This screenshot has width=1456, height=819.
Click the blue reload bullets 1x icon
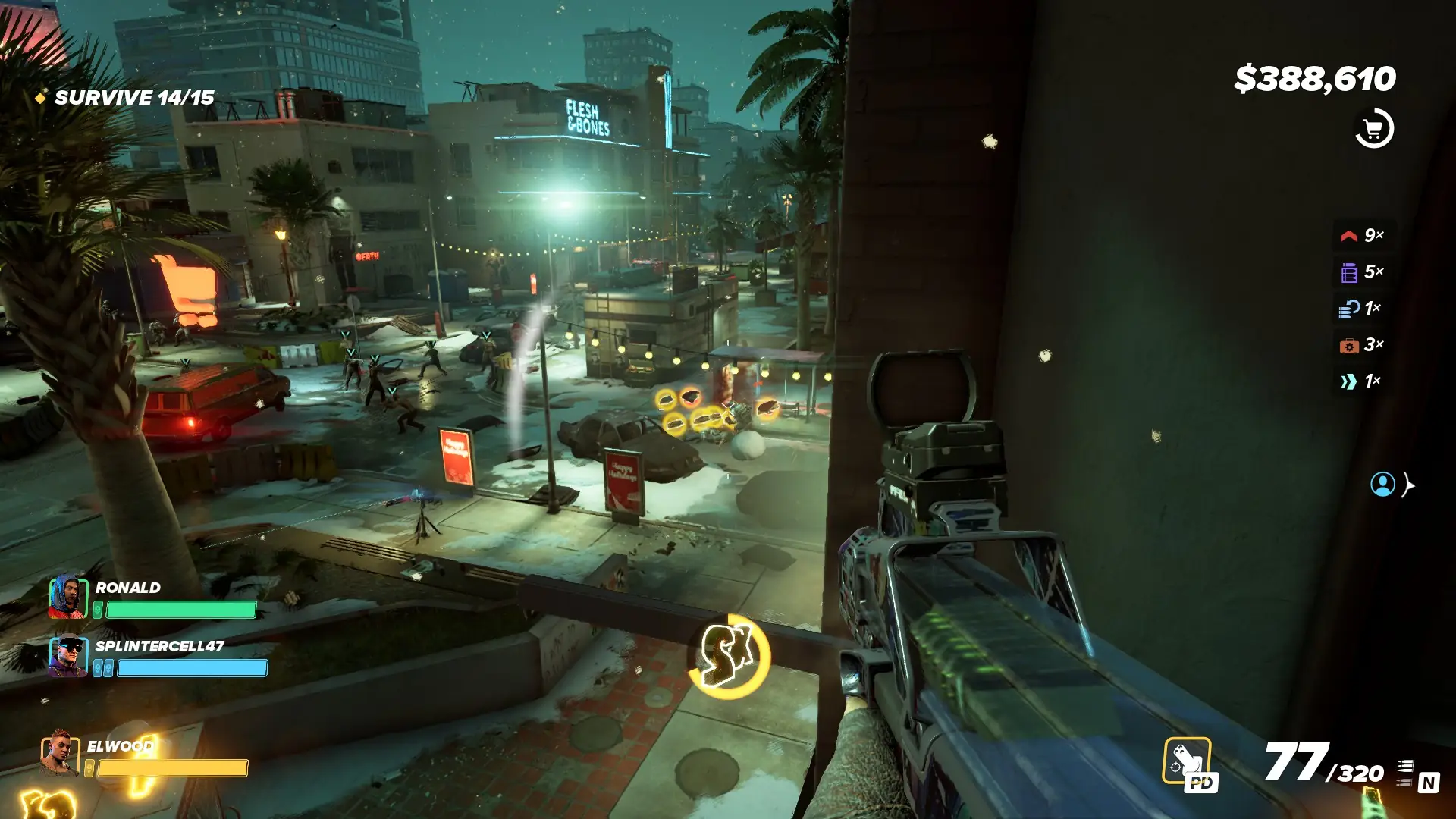coord(1349,309)
